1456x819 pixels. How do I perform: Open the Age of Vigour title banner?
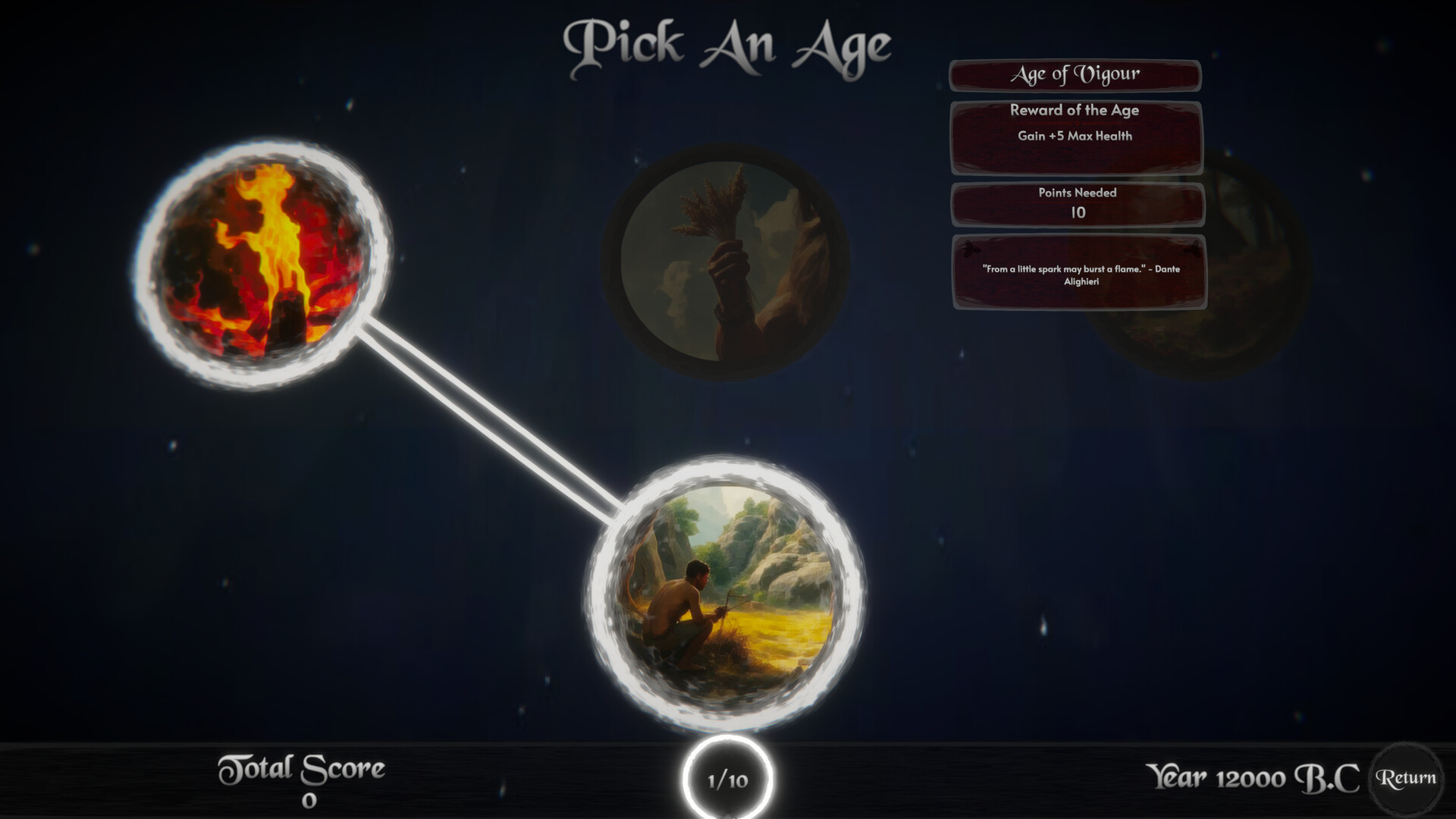tap(1075, 74)
